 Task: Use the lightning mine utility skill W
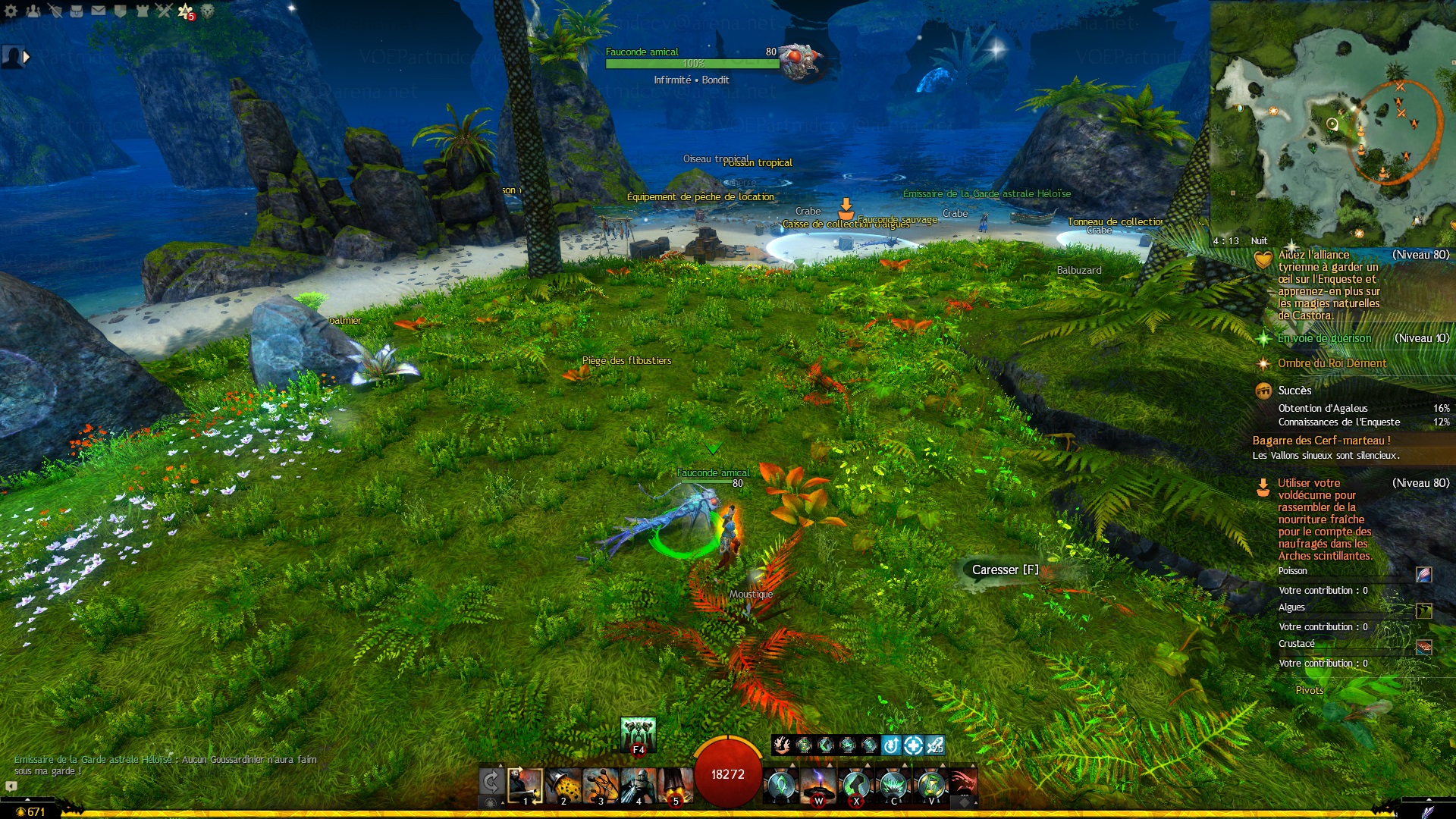(818, 786)
